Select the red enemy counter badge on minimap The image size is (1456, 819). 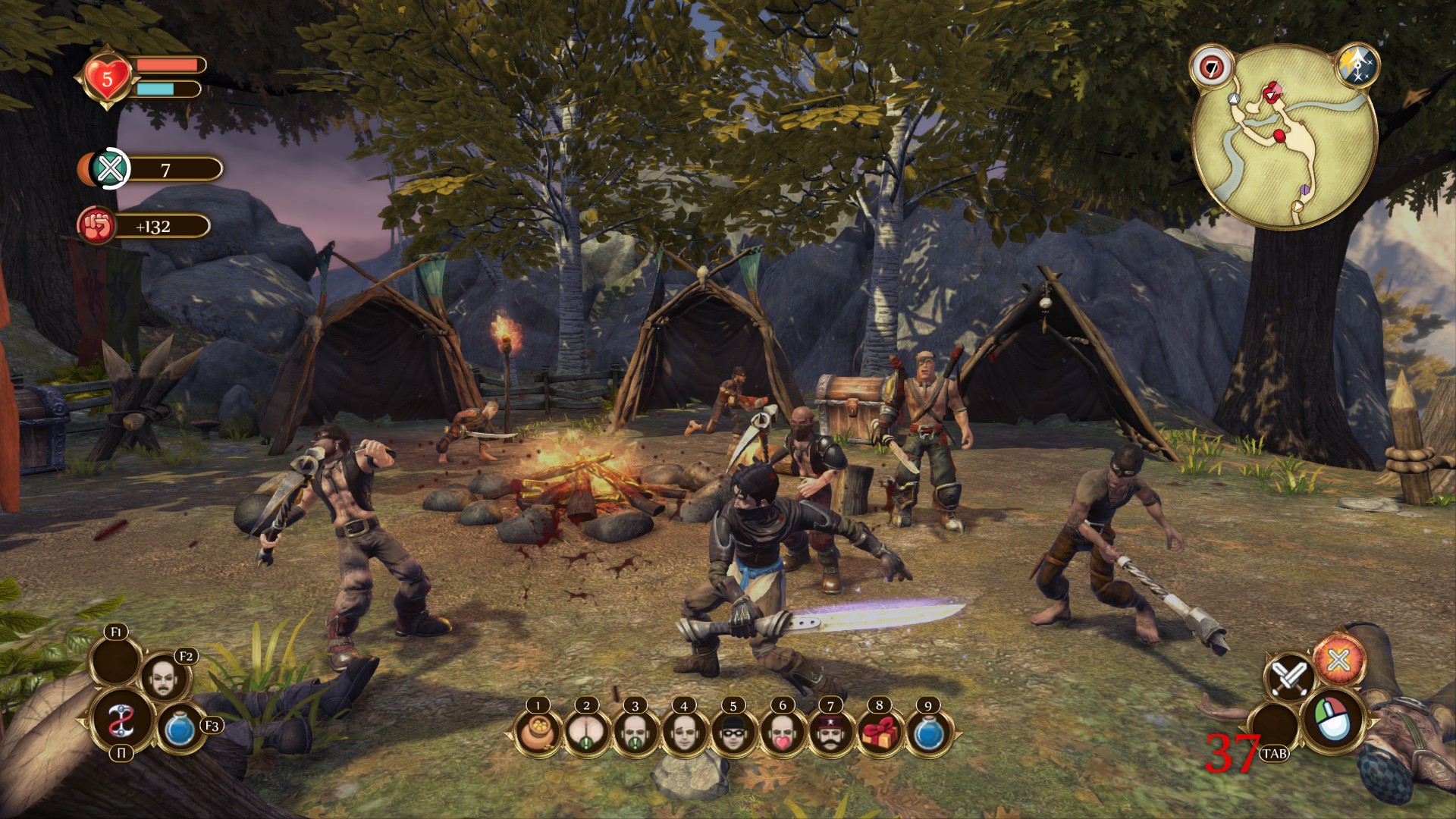click(x=1211, y=67)
